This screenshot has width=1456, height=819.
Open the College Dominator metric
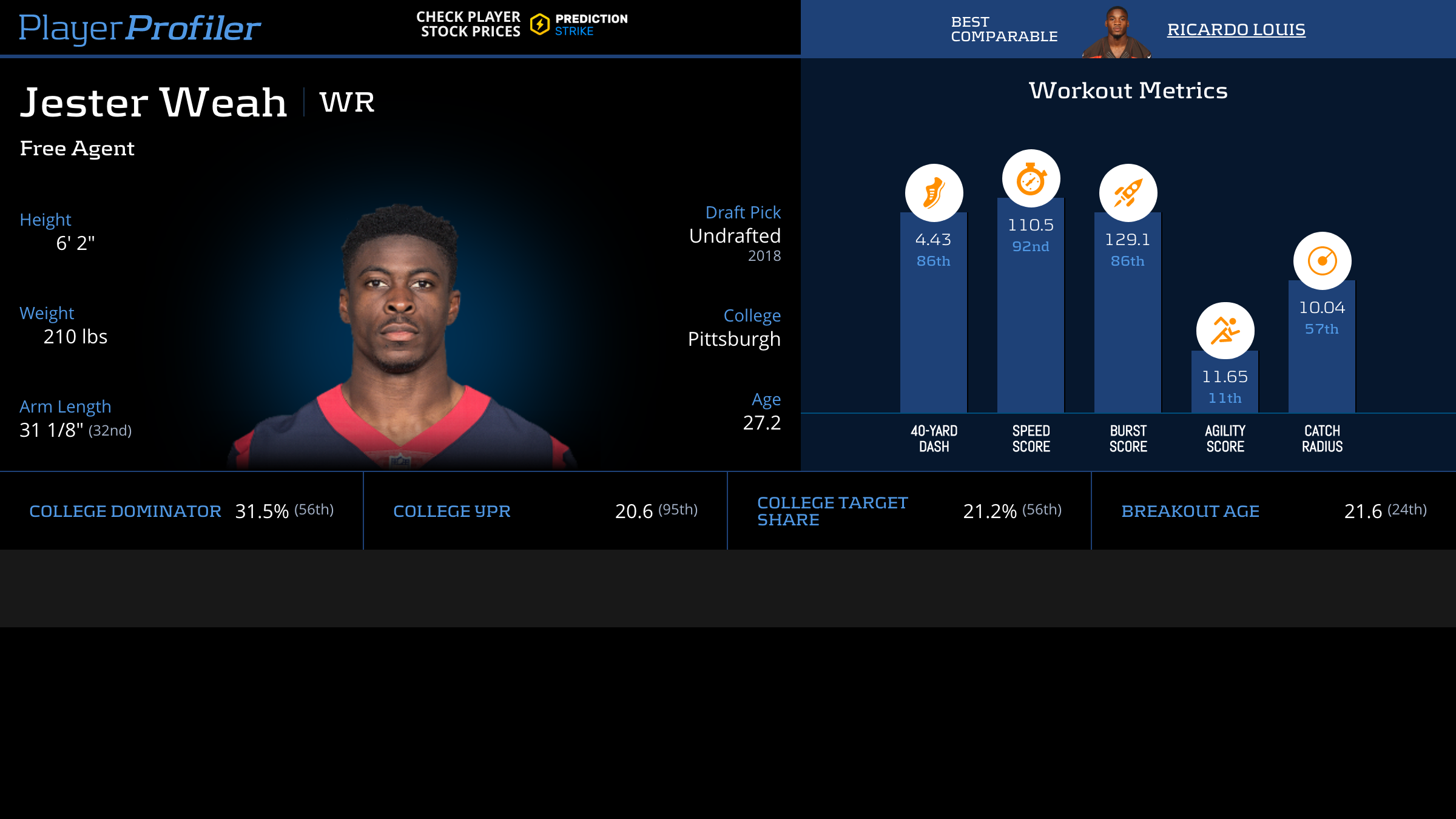click(125, 511)
